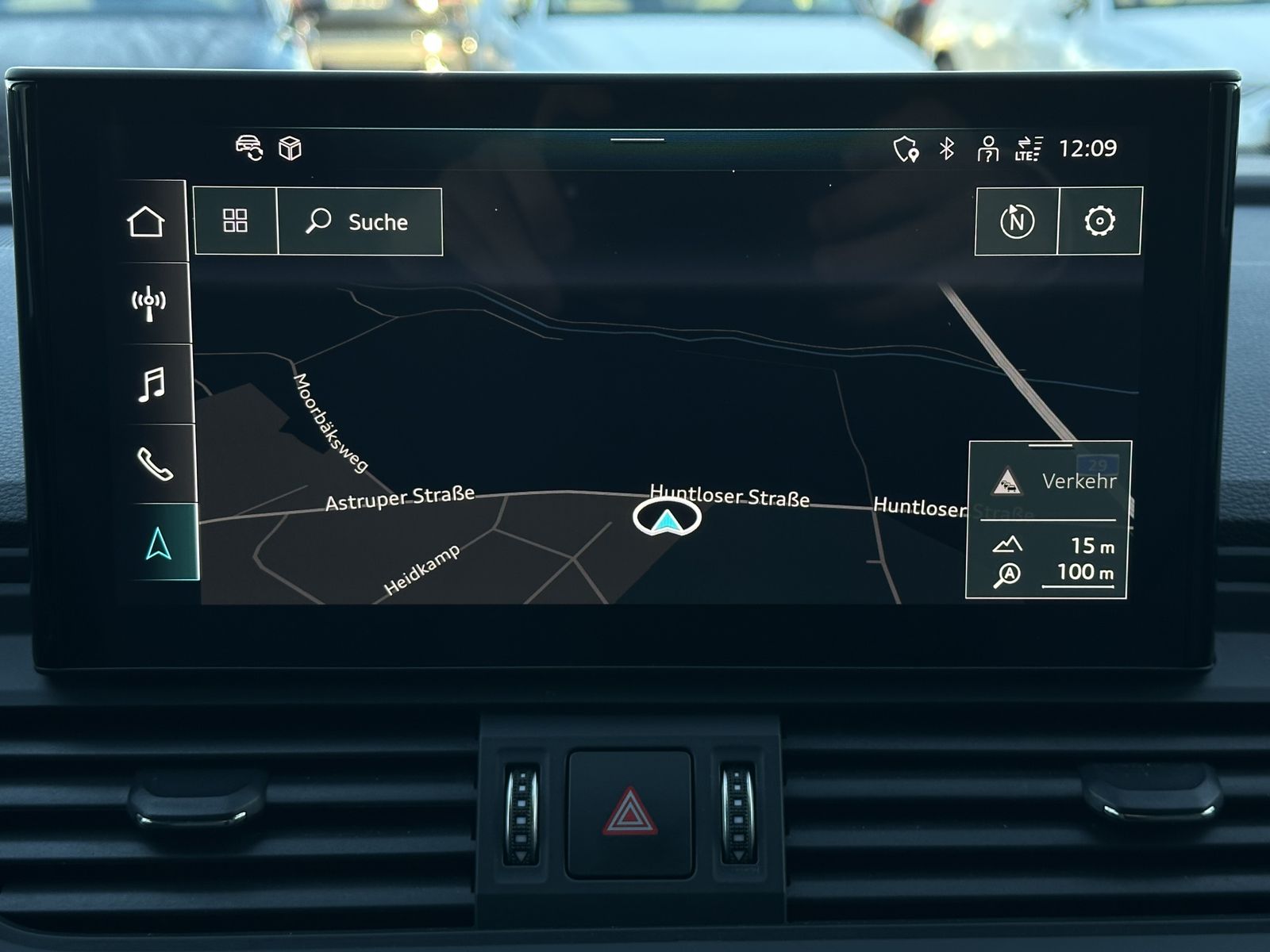The width and height of the screenshot is (1270, 952).
Task: Click the vehicle update icon top left
Action: [x=247, y=148]
